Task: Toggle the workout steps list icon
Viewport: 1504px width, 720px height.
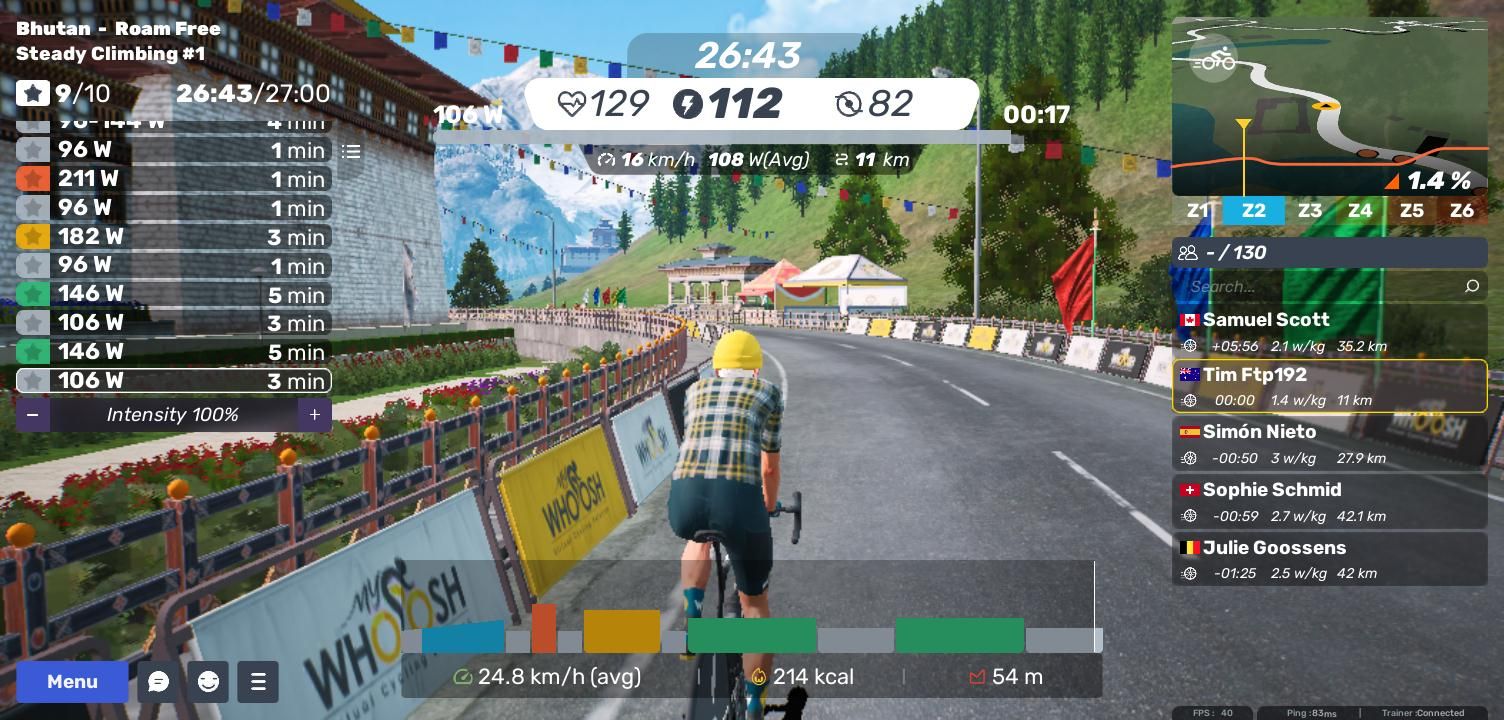Action: [x=351, y=152]
